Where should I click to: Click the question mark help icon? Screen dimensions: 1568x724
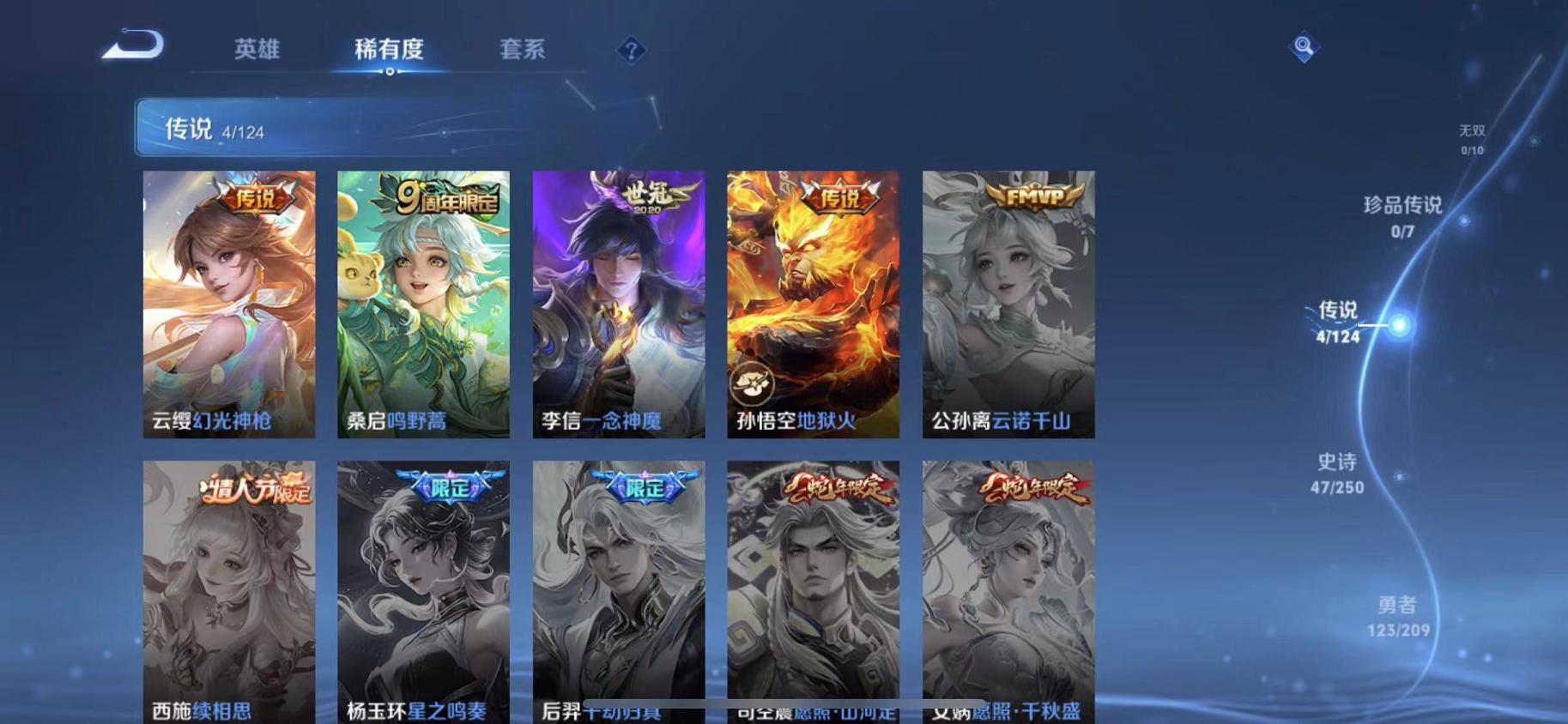[631, 51]
